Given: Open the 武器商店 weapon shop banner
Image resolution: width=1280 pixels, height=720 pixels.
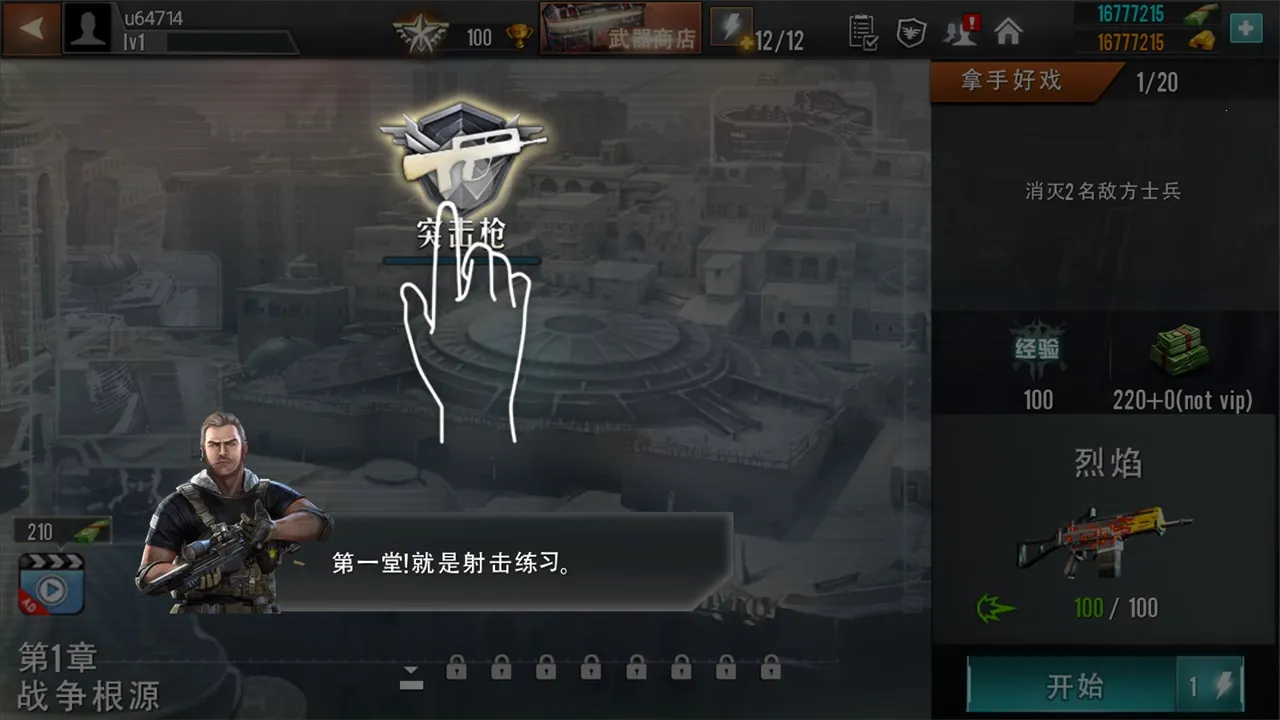Looking at the screenshot, I should click(x=618, y=28).
